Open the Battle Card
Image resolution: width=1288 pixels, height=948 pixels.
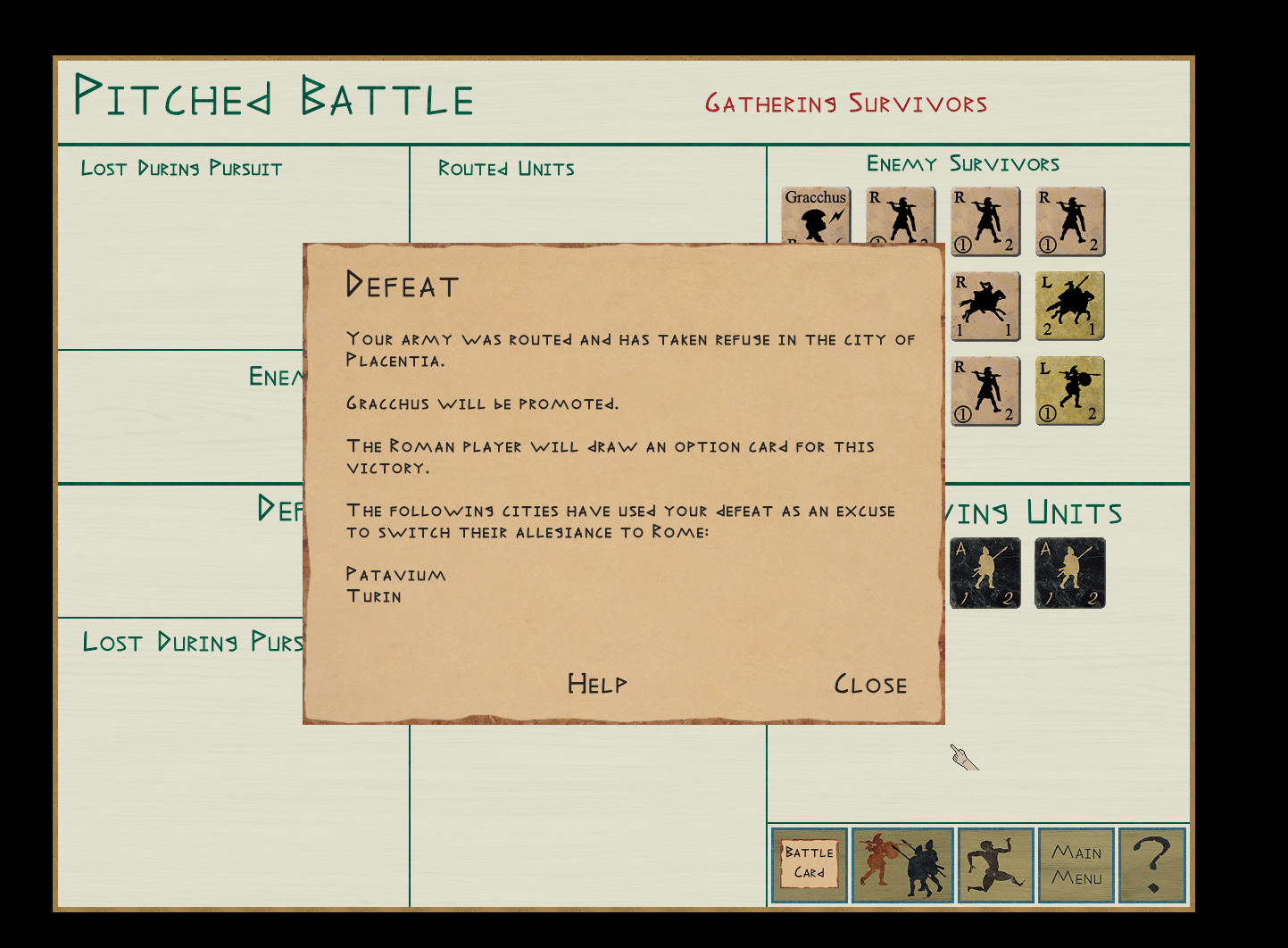[x=810, y=864]
